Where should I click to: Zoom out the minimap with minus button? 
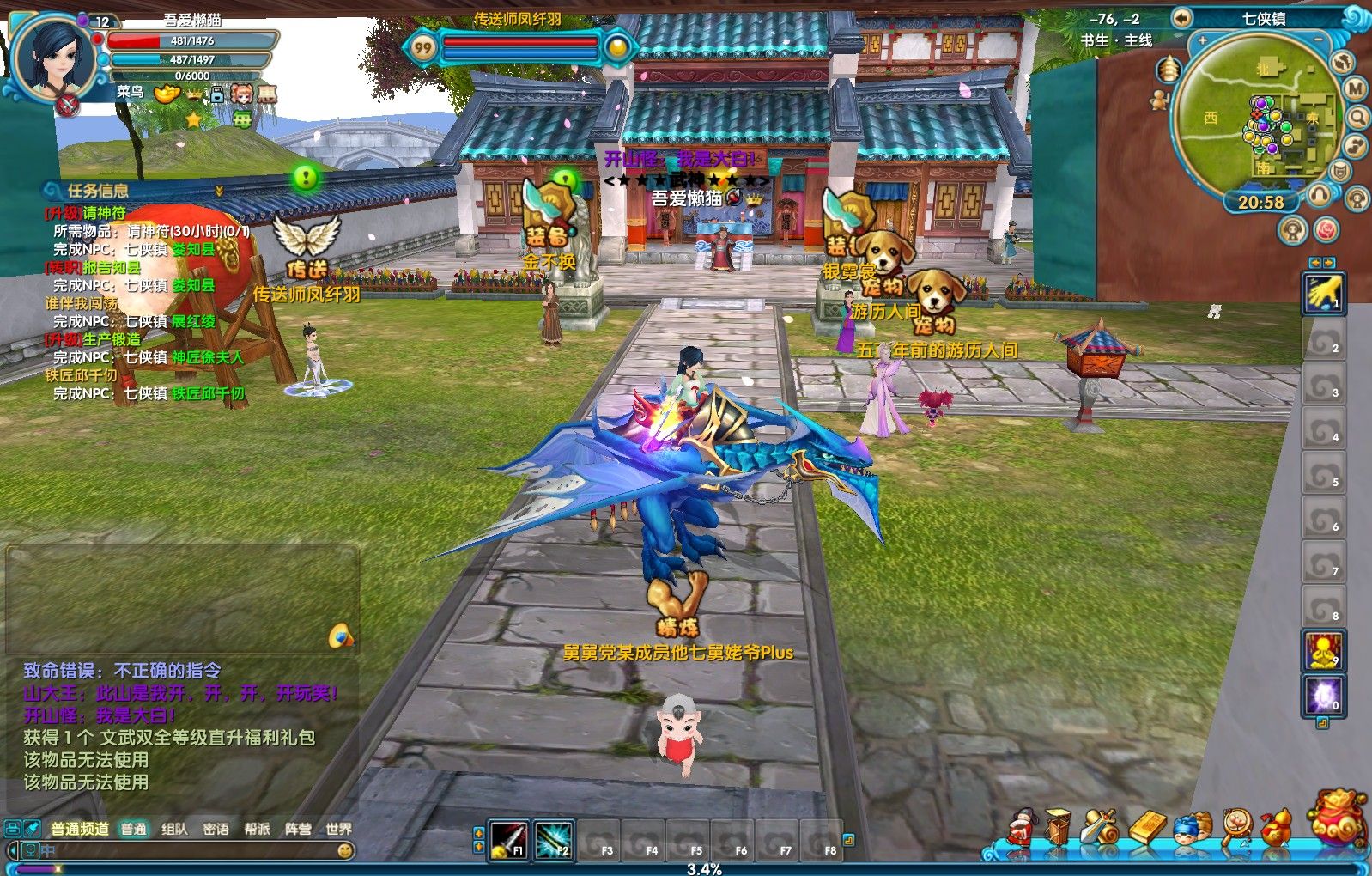coord(1319,40)
